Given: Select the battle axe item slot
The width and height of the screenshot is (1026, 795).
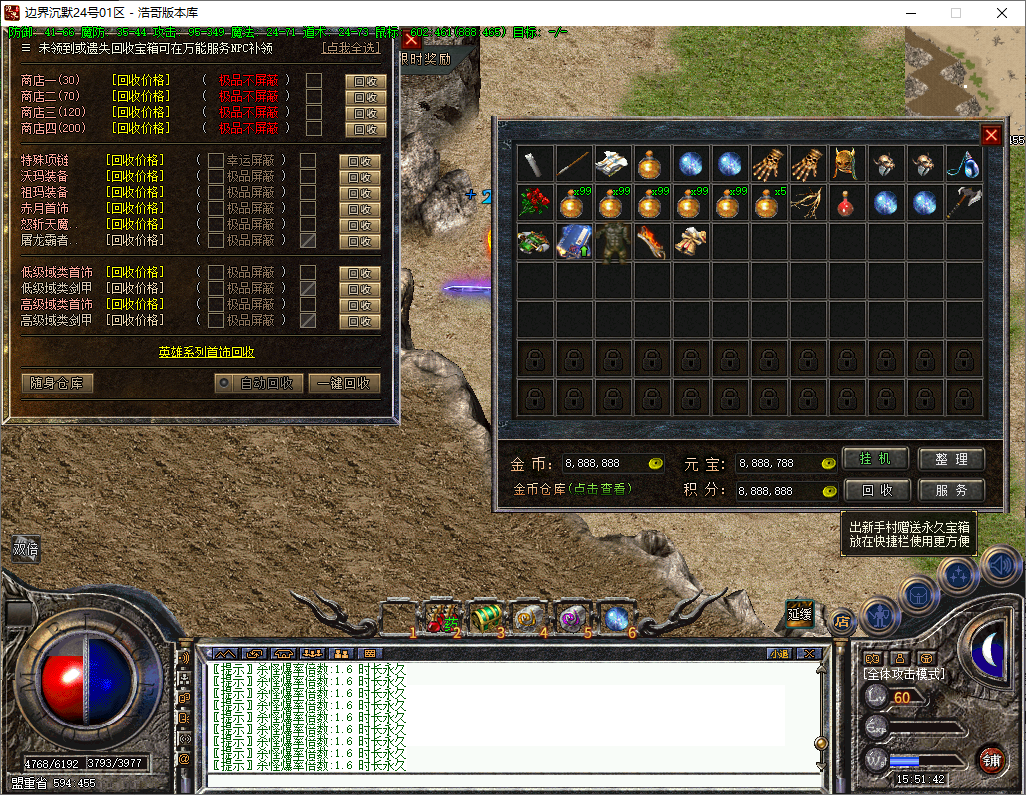Looking at the screenshot, I should point(964,203).
